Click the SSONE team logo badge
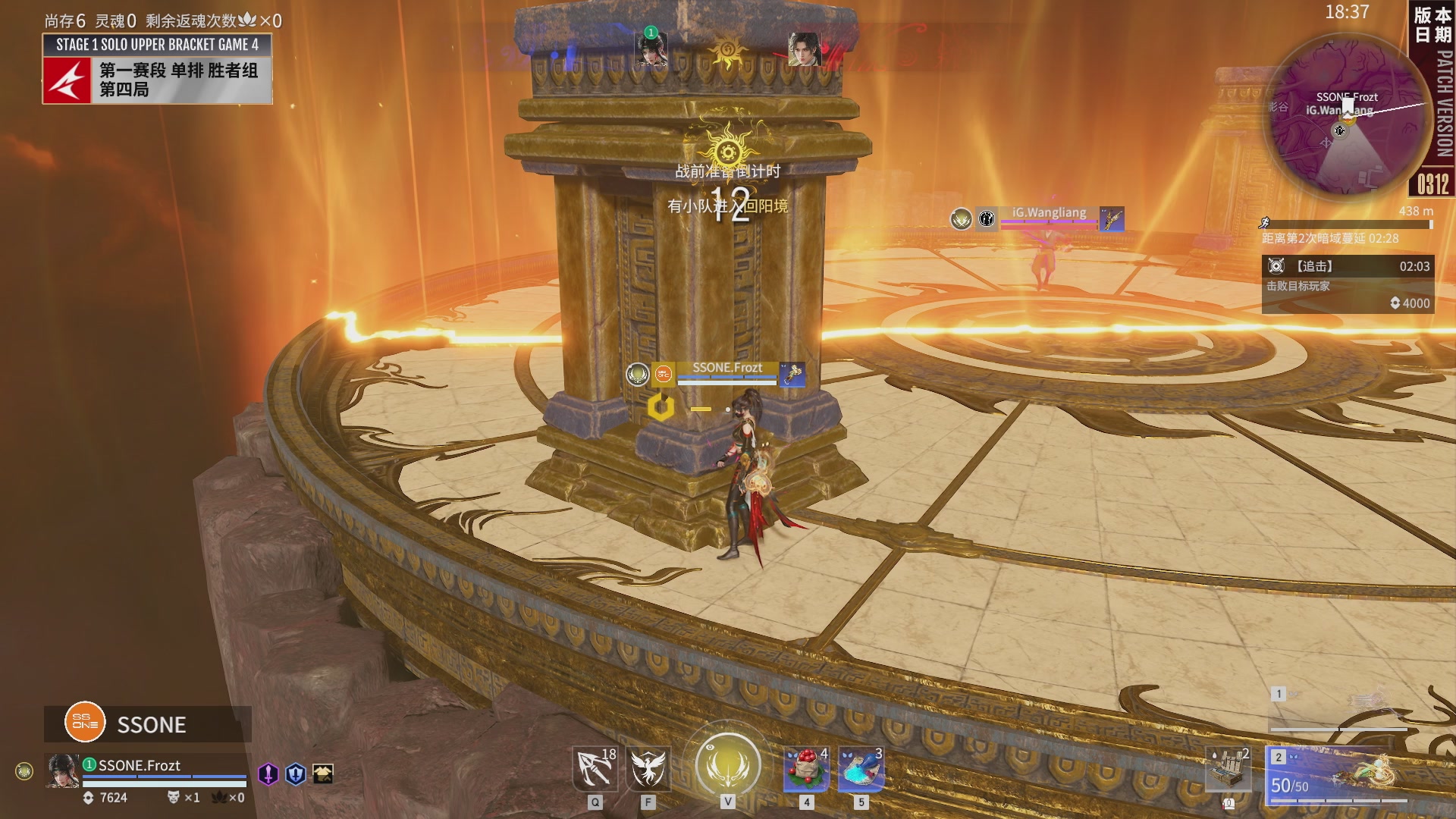The height and width of the screenshot is (819, 1456). click(x=85, y=722)
